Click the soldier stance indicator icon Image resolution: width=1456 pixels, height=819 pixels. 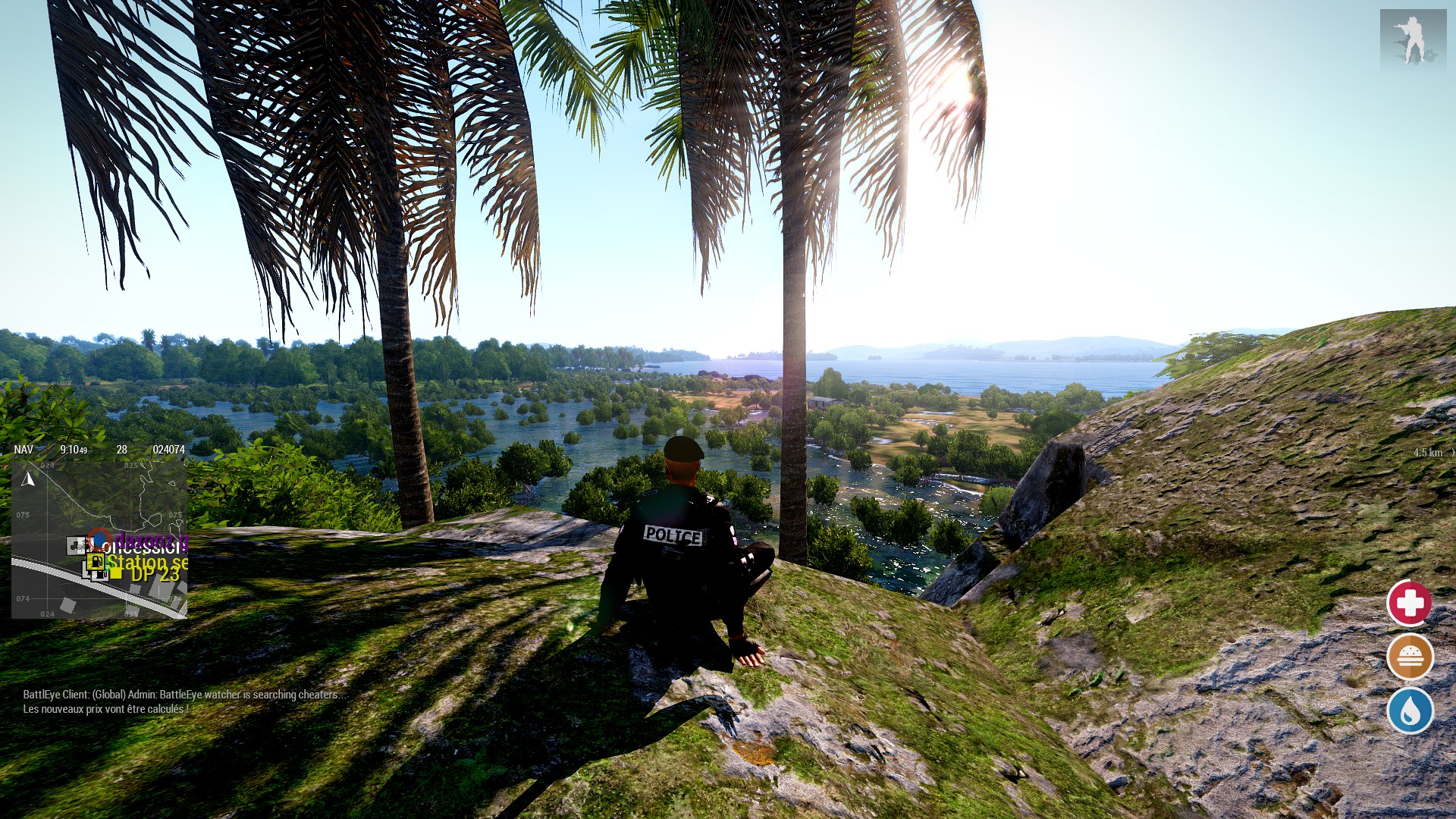[x=1412, y=39]
